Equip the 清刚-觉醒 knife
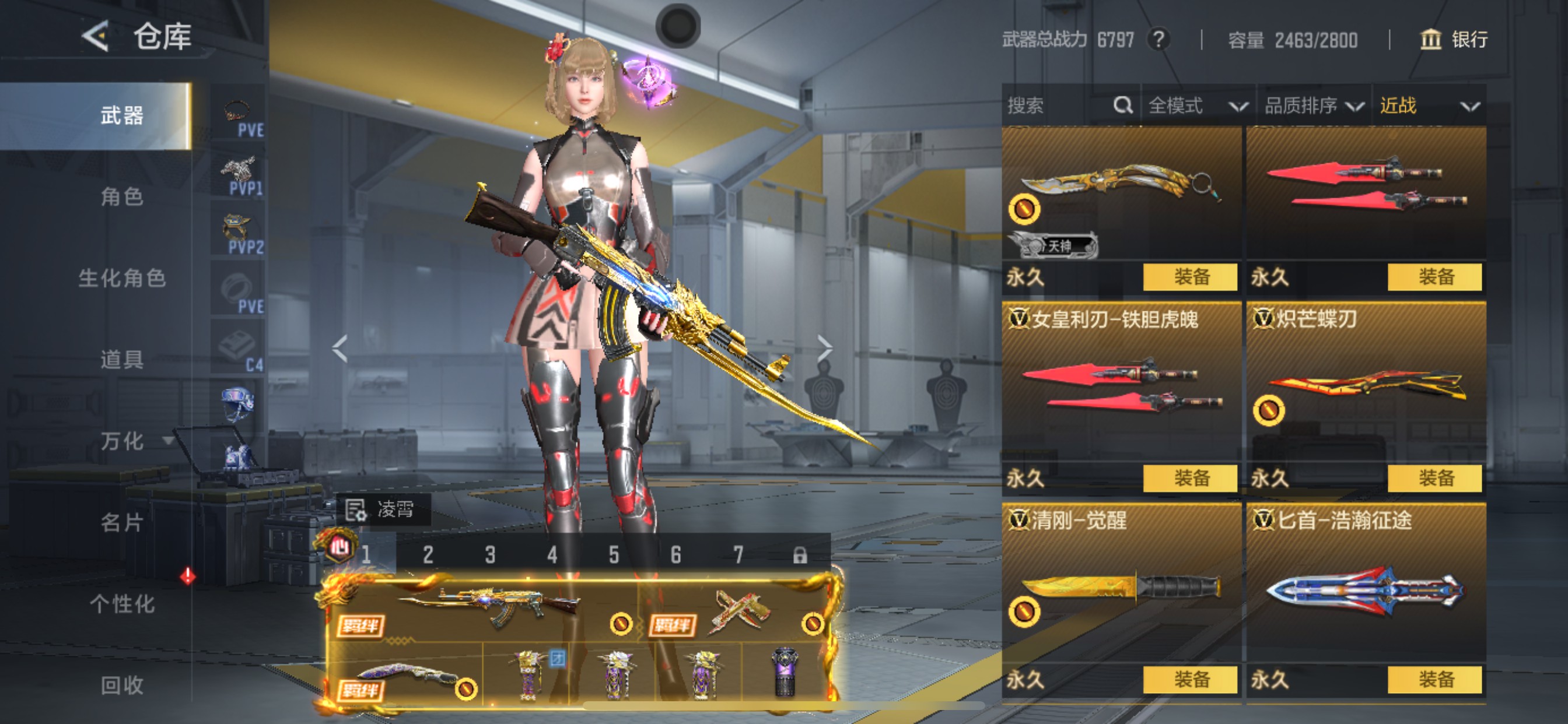The image size is (1568, 724). (1190, 679)
